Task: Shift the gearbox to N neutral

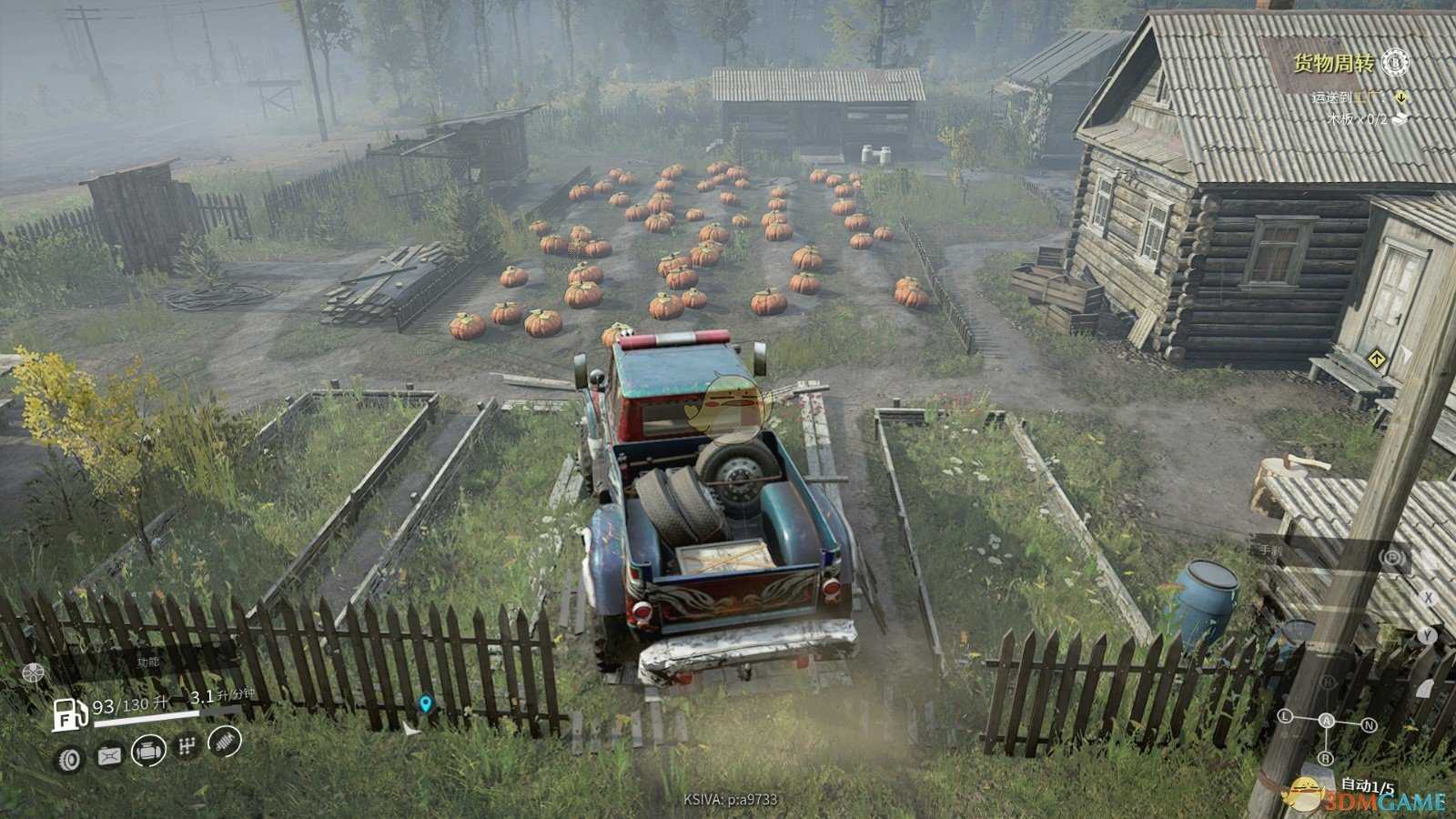Action: coord(1369,725)
